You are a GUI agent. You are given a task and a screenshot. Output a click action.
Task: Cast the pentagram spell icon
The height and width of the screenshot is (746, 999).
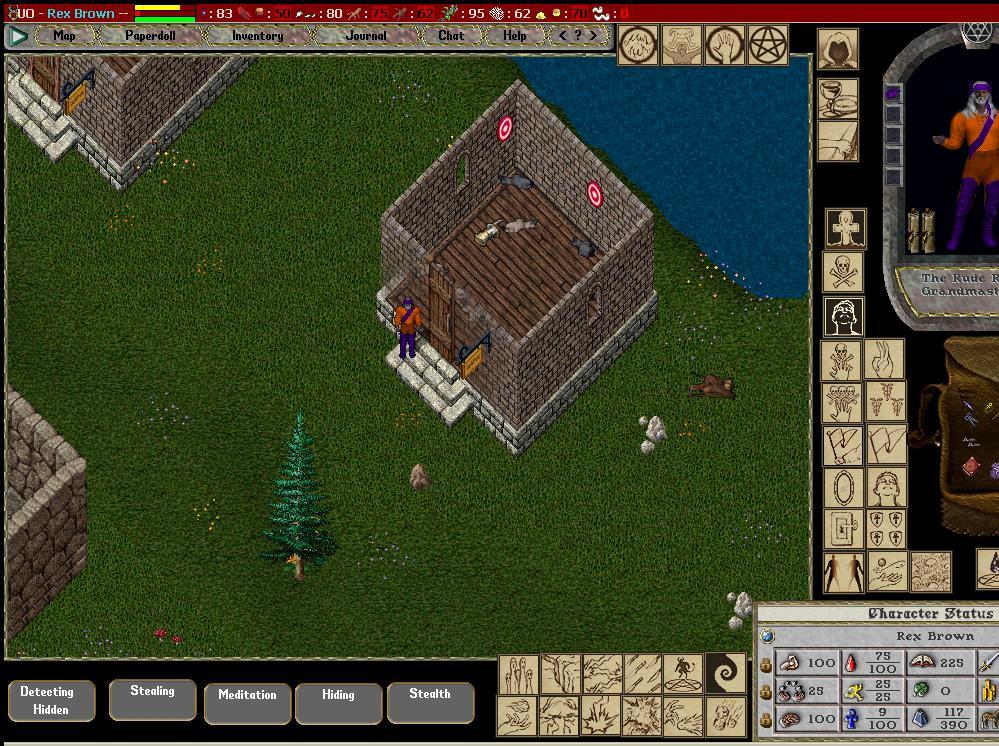tap(768, 44)
